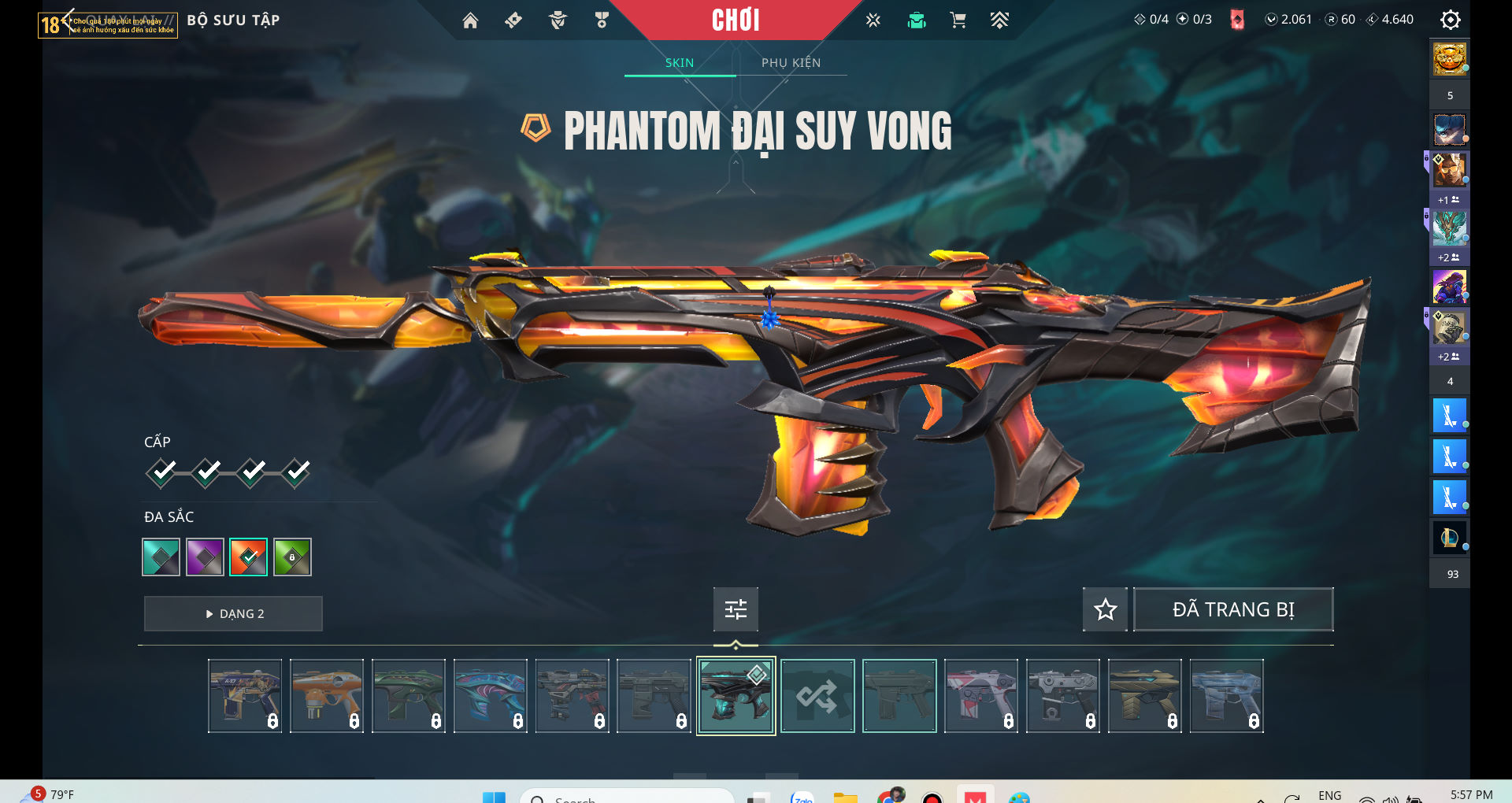
Task: Go back using the top-left arrow
Action: [x=68, y=19]
